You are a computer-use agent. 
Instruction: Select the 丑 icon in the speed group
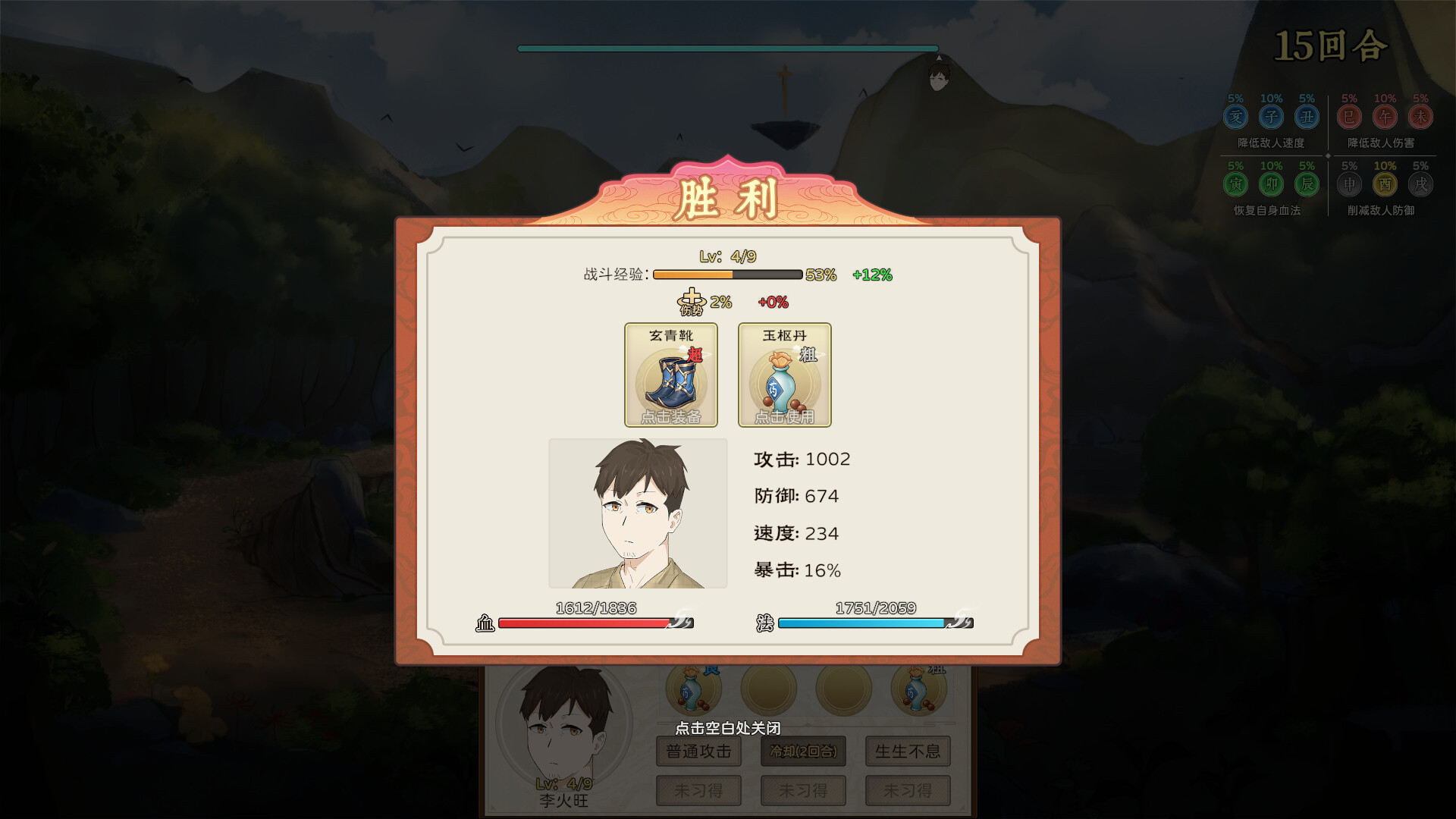[1307, 116]
